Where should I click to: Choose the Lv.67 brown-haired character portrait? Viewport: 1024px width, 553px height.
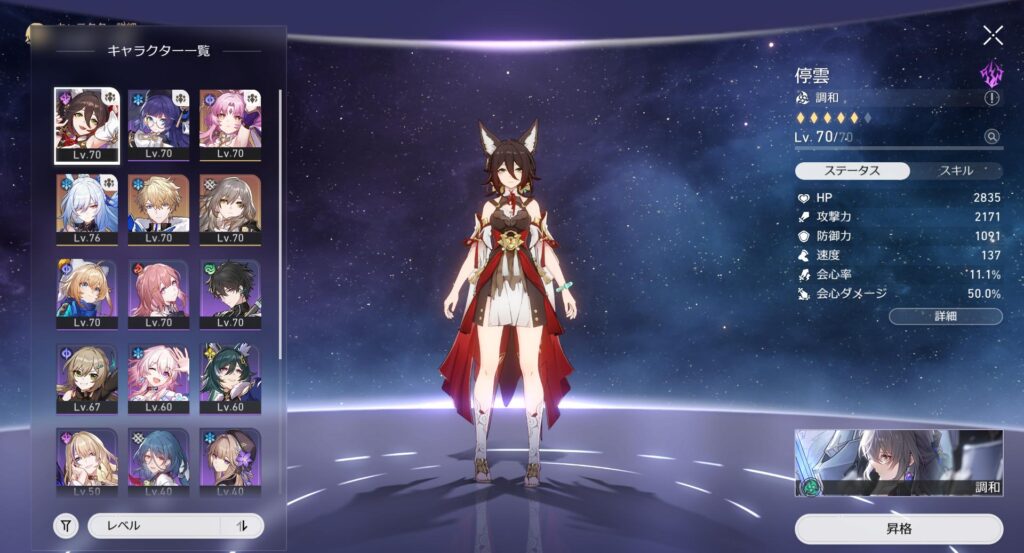[86, 379]
